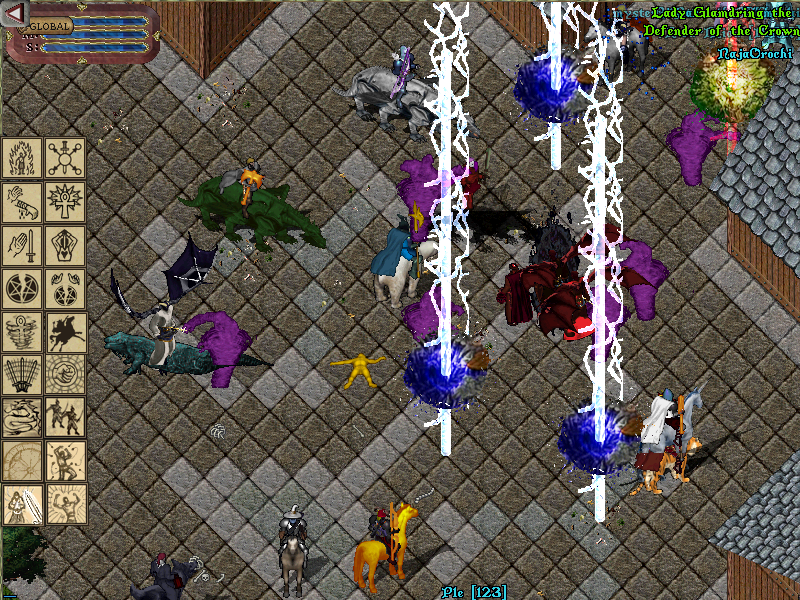Use the bandaged arm ability icon

click(22, 201)
